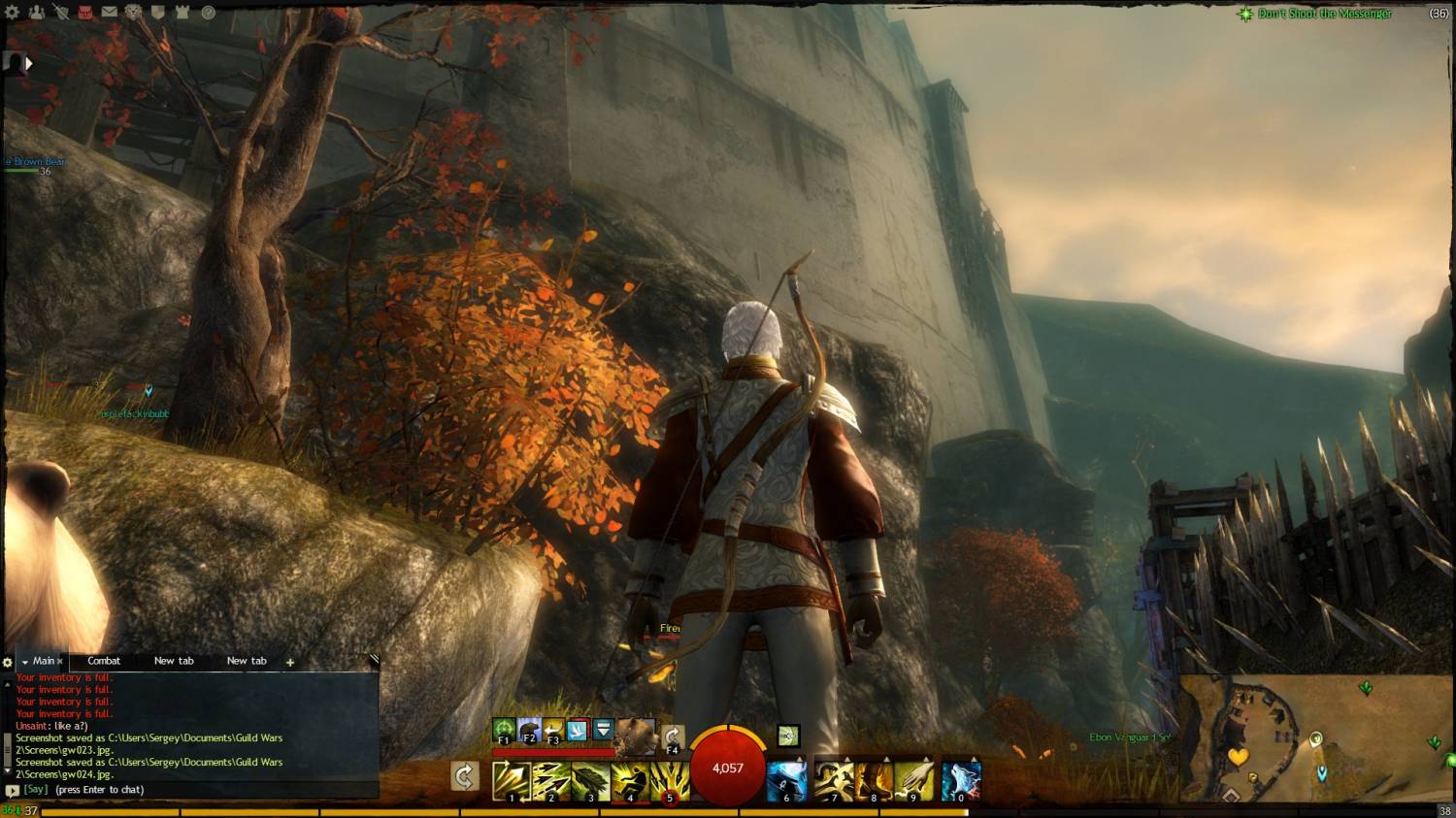This screenshot has height=818, width=1456.
Task: Activate the wolf elite skill on slot 0
Action: pos(961,781)
